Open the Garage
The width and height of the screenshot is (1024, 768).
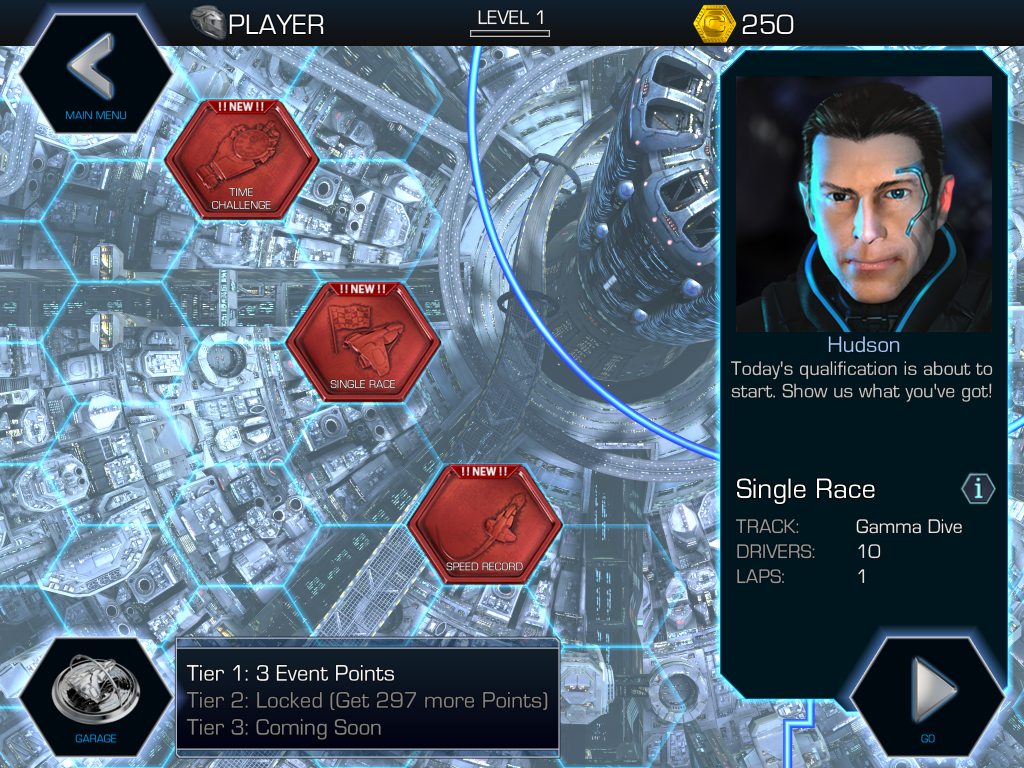point(95,698)
